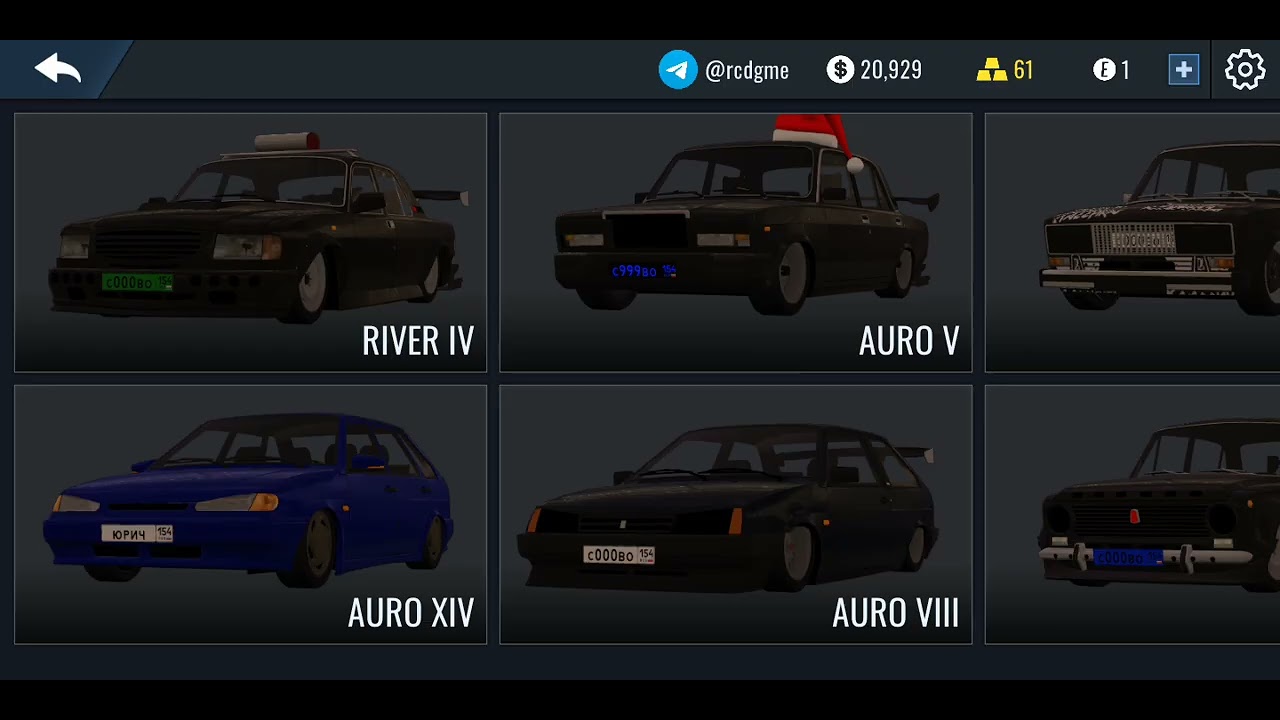Select the RIVER IV car tile
Image resolution: width=1280 pixels, height=720 pixels.
click(250, 242)
